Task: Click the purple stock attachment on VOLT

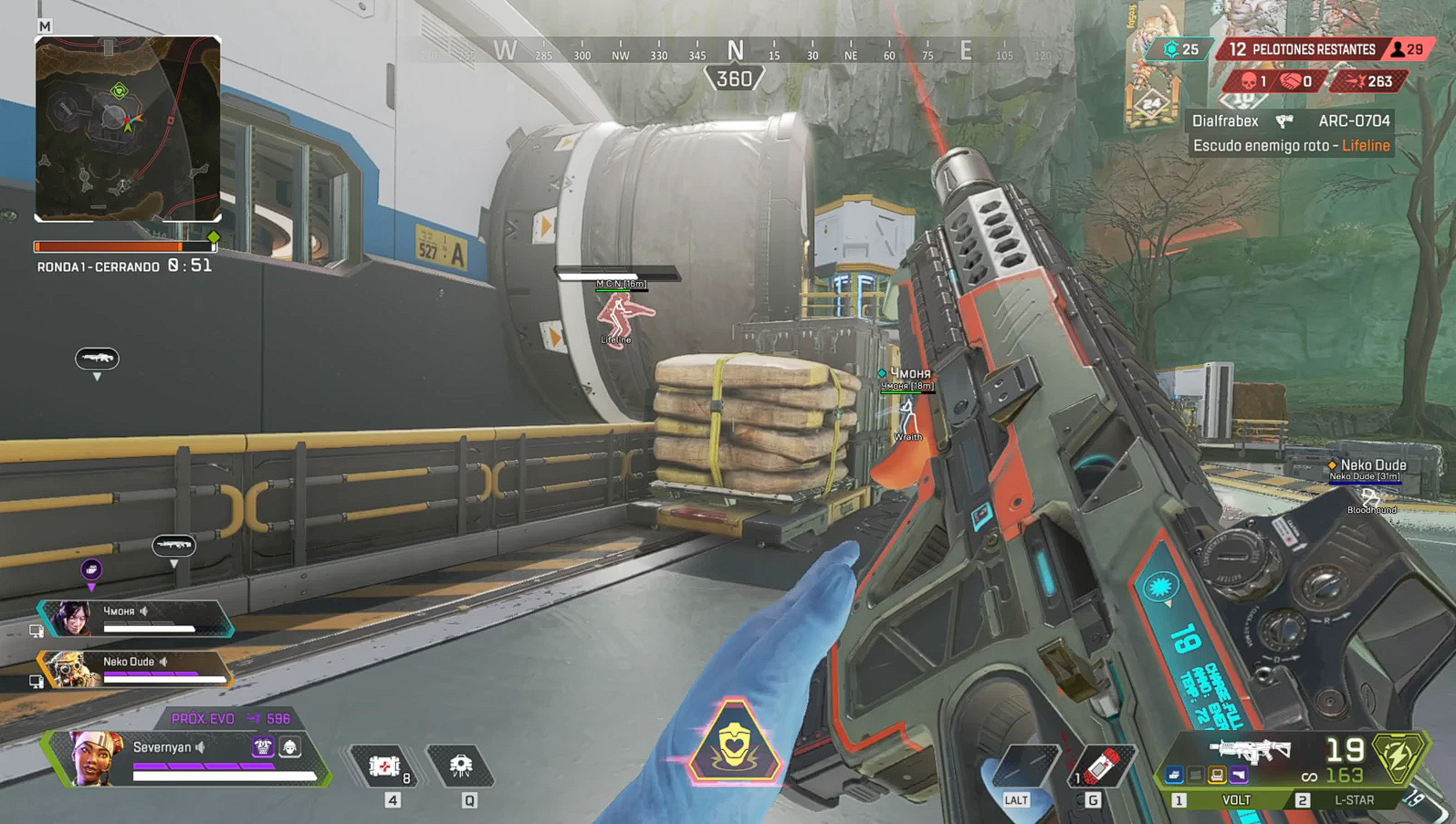Action: click(1239, 776)
